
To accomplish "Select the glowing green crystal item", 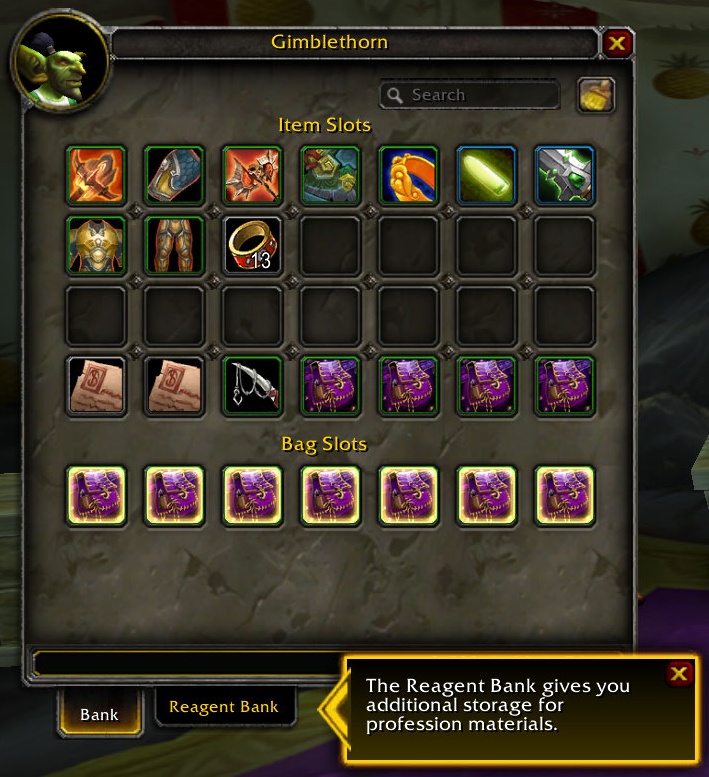I will [x=487, y=176].
